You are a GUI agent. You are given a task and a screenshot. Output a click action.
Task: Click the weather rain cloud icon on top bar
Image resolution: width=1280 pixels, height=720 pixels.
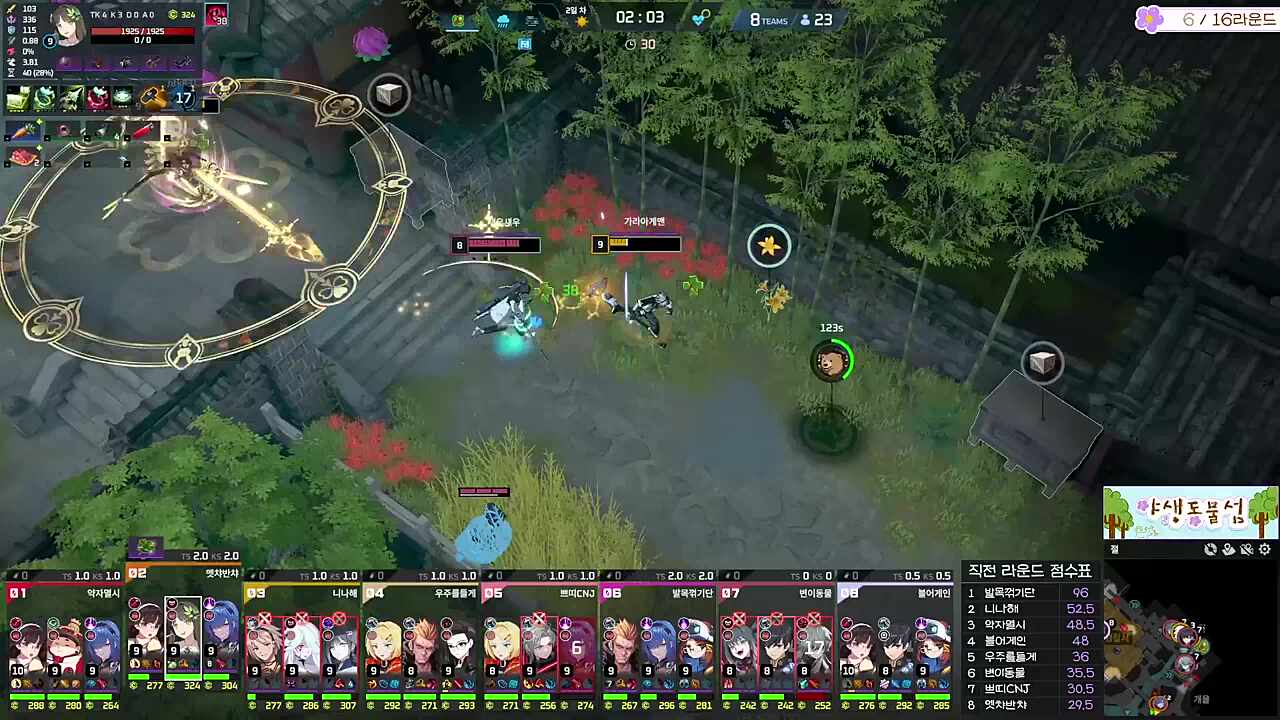pos(503,20)
